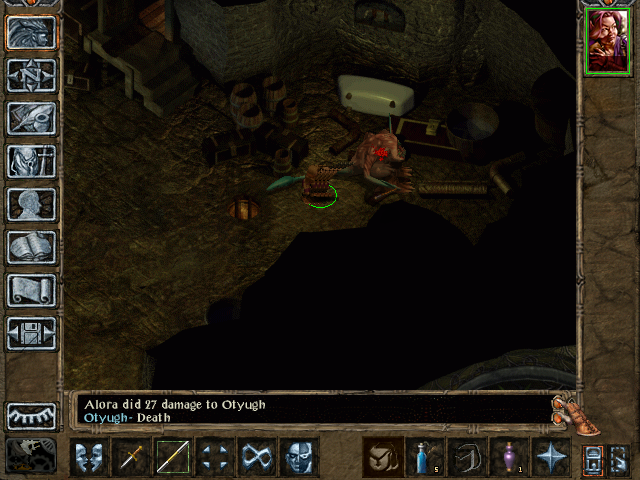
Task: Open the area map compass button
Action: (31, 75)
